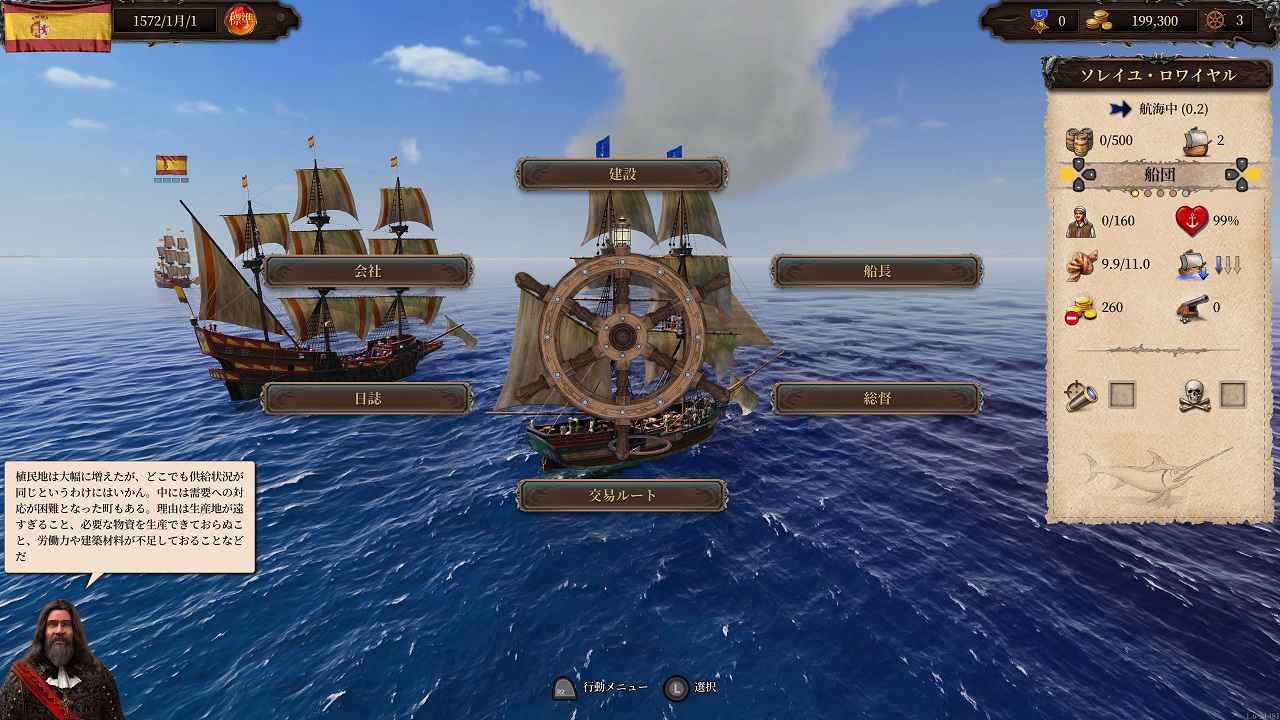Select the 船団 (Convoy) panel tab
The width and height of the screenshot is (1280, 720).
tap(1159, 175)
